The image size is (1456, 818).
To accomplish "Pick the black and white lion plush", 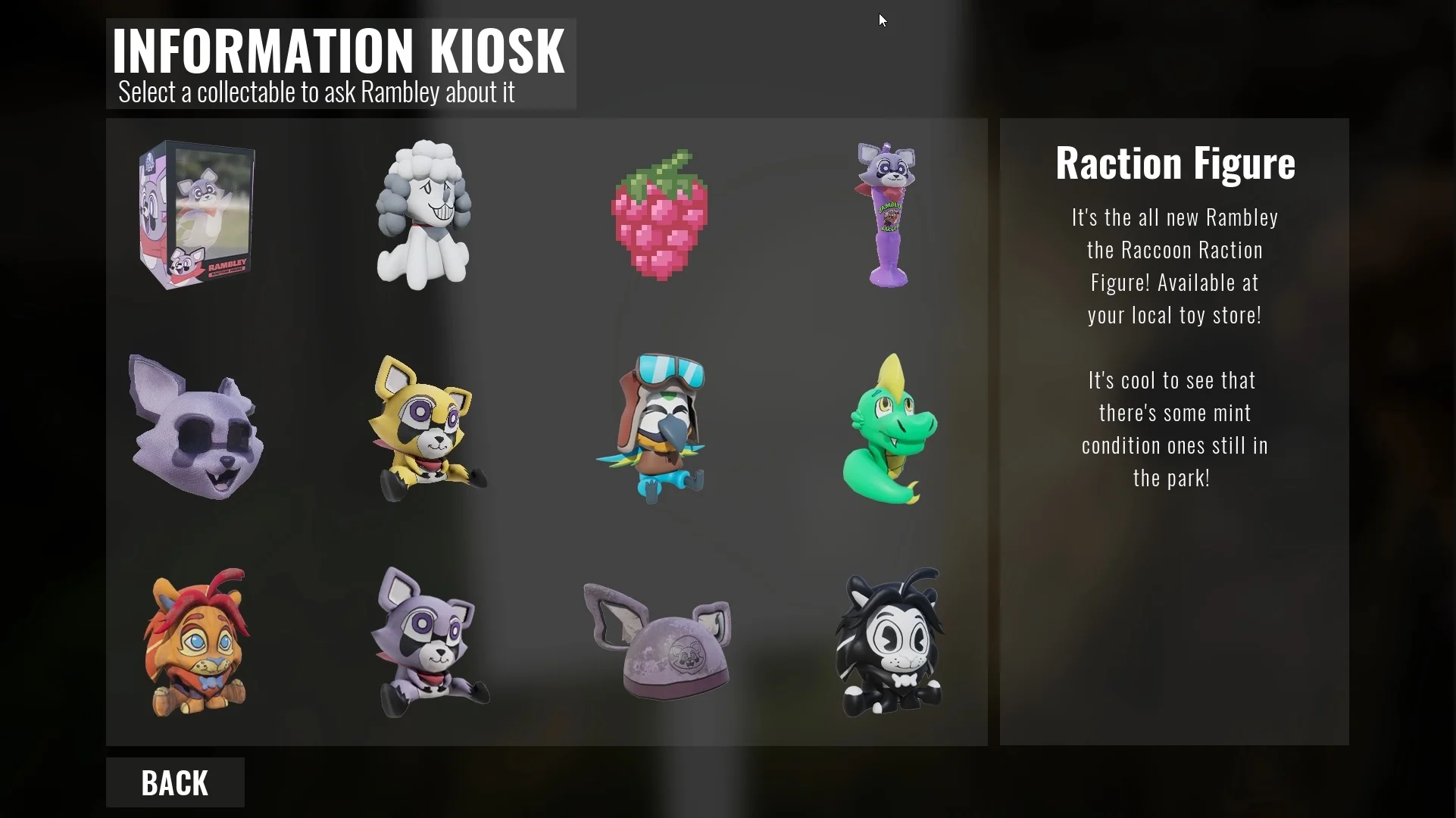I will click(889, 642).
